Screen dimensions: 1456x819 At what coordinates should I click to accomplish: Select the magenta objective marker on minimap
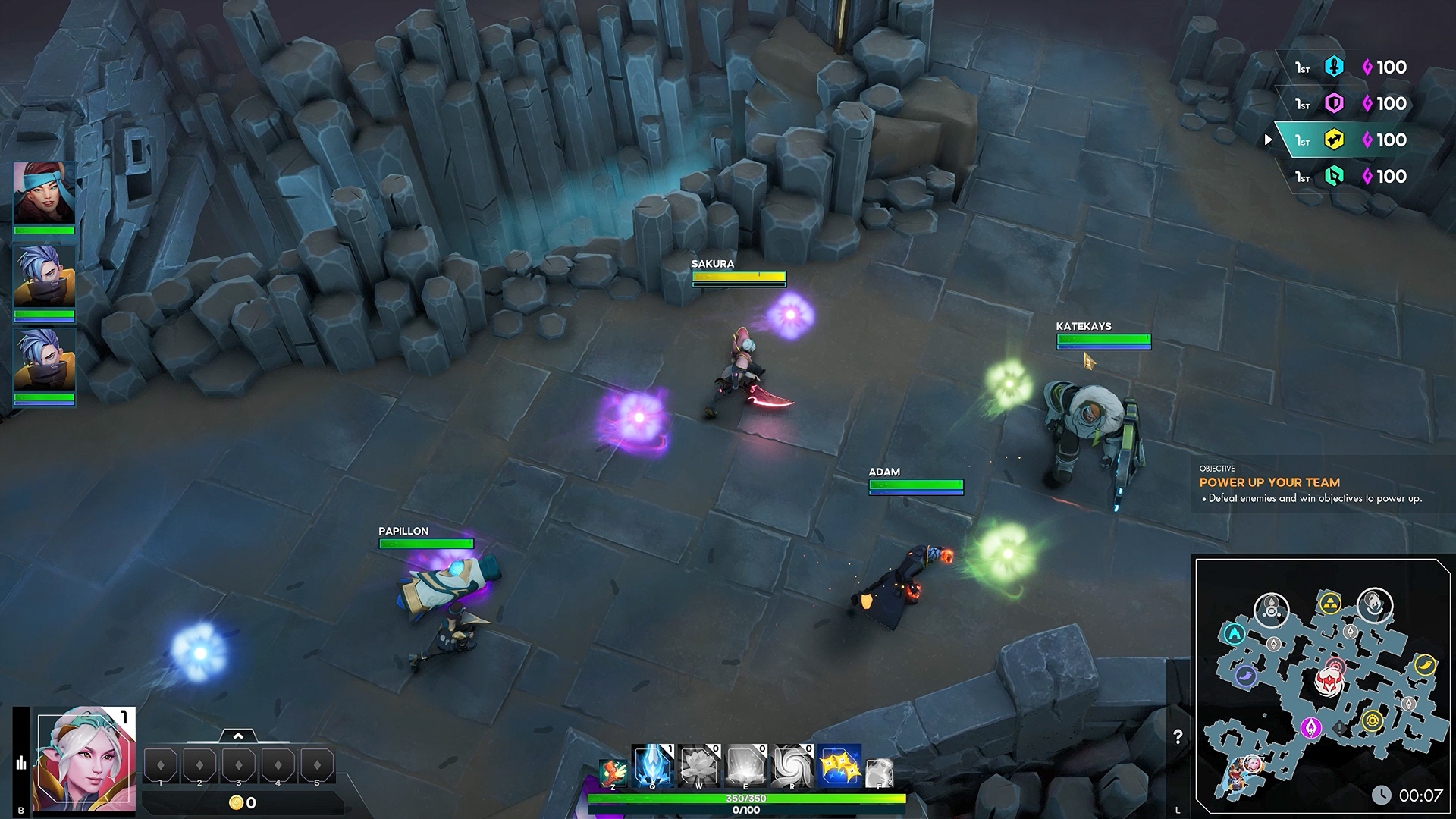pos(1310,728)
